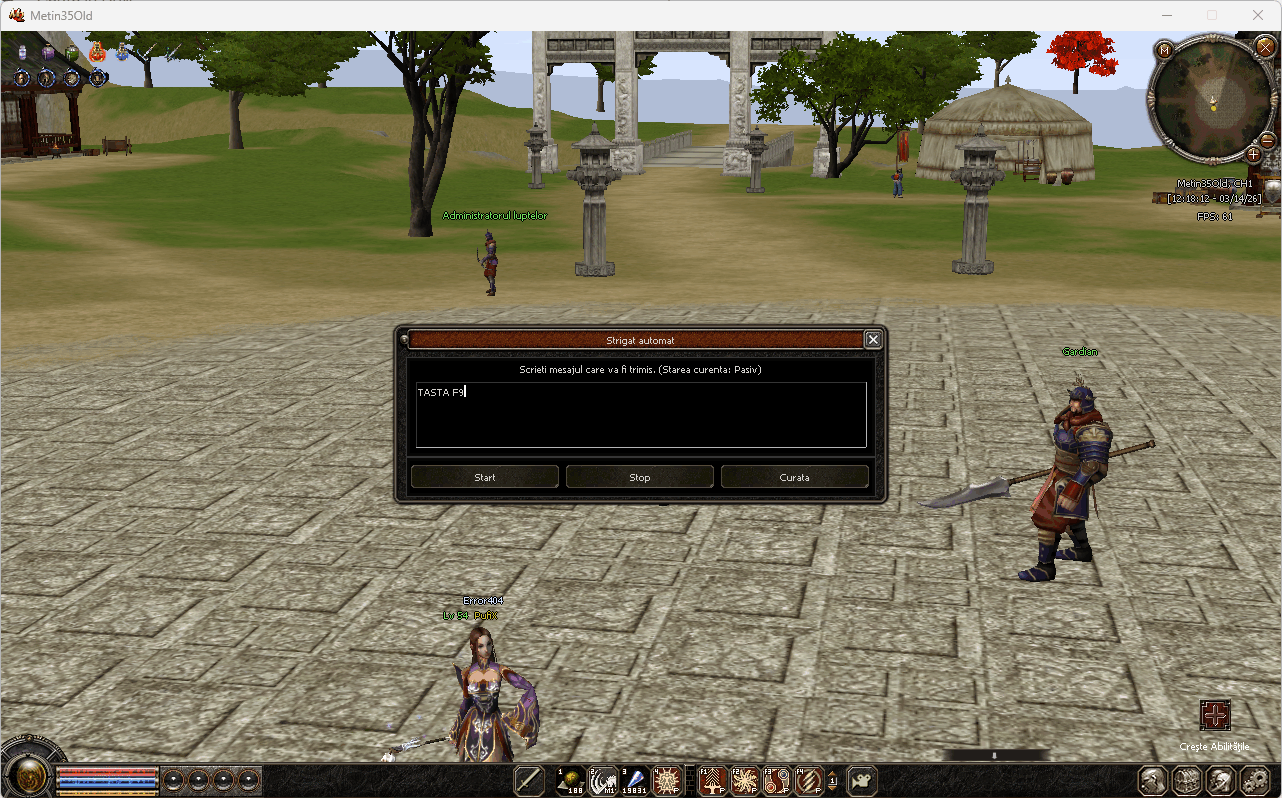Screen dimensions: 1282x798
Task: Open the character window icon on the bottom-right
Action: [1152, 780]
